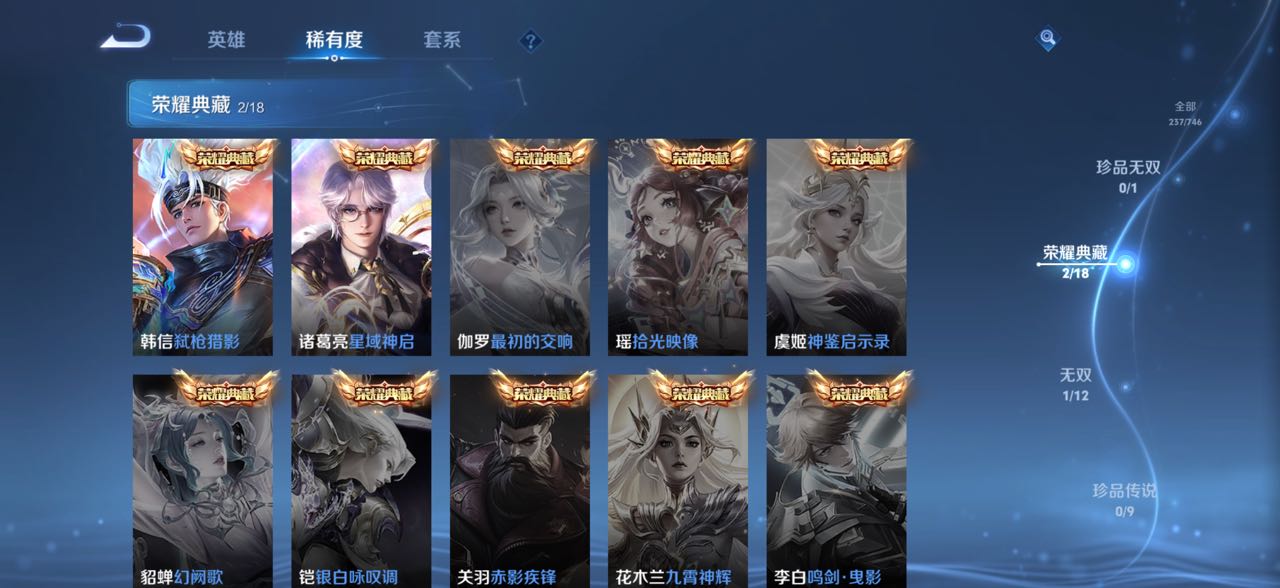Select 关羽 赤影疾锋 skin card
The width and height of the screenshot is (1280, 588).
520,482
